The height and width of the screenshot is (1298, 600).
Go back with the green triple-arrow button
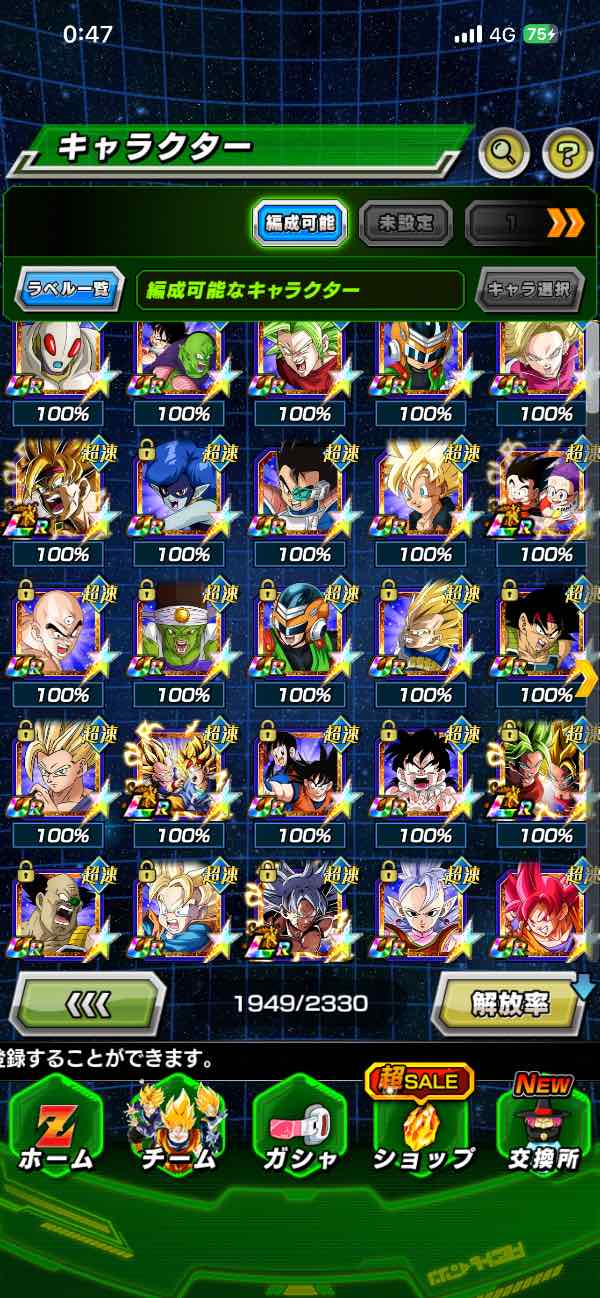(x=87, y=1002)
